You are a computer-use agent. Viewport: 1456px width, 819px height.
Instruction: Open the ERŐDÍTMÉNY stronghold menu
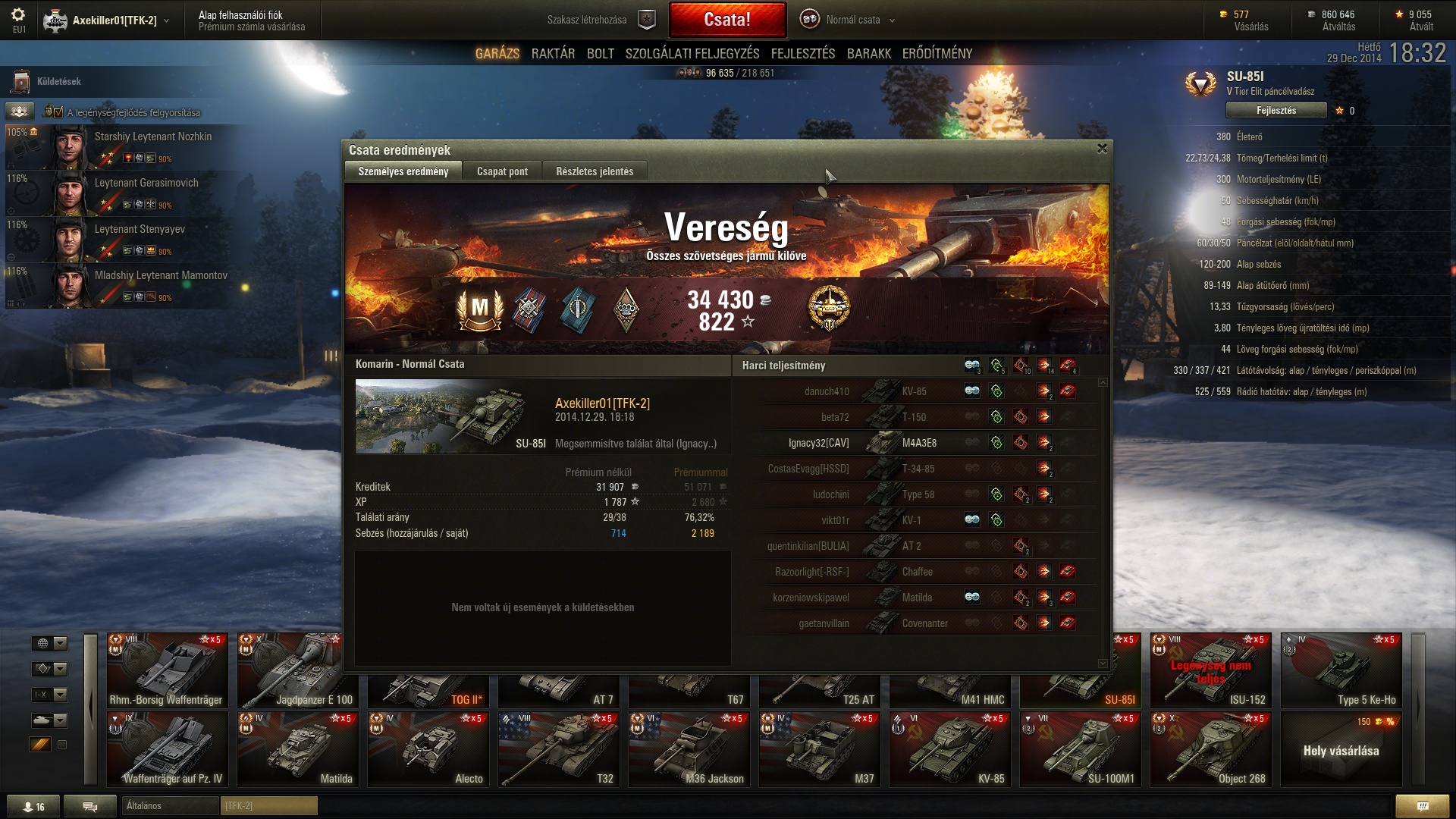pos(937,54)
